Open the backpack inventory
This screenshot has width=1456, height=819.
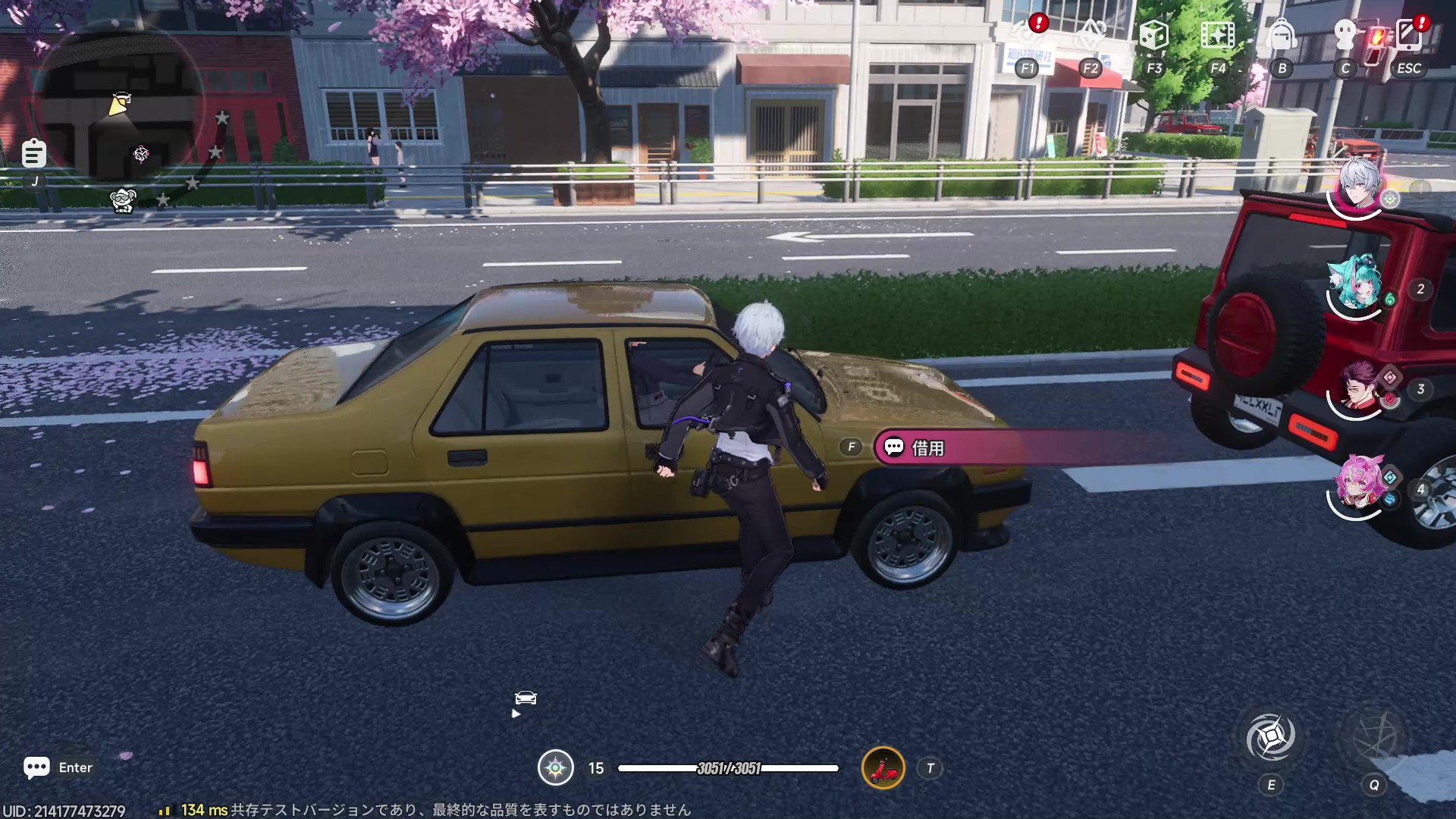(x=1282, y=36)
